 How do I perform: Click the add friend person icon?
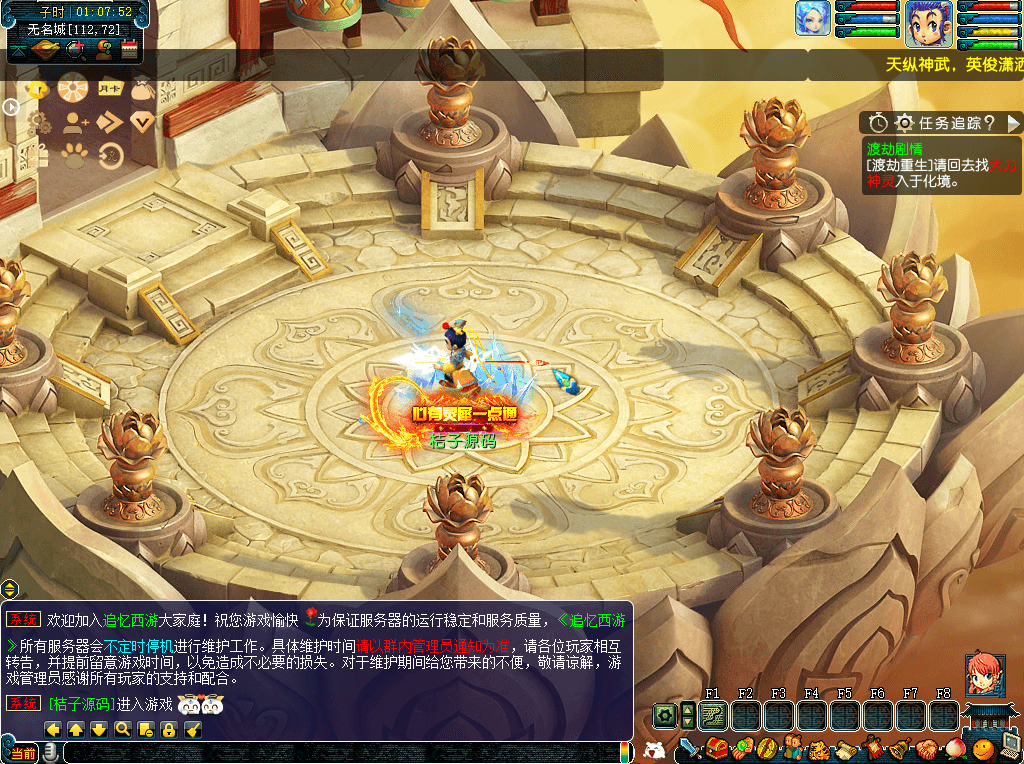(x=75, y=122)
